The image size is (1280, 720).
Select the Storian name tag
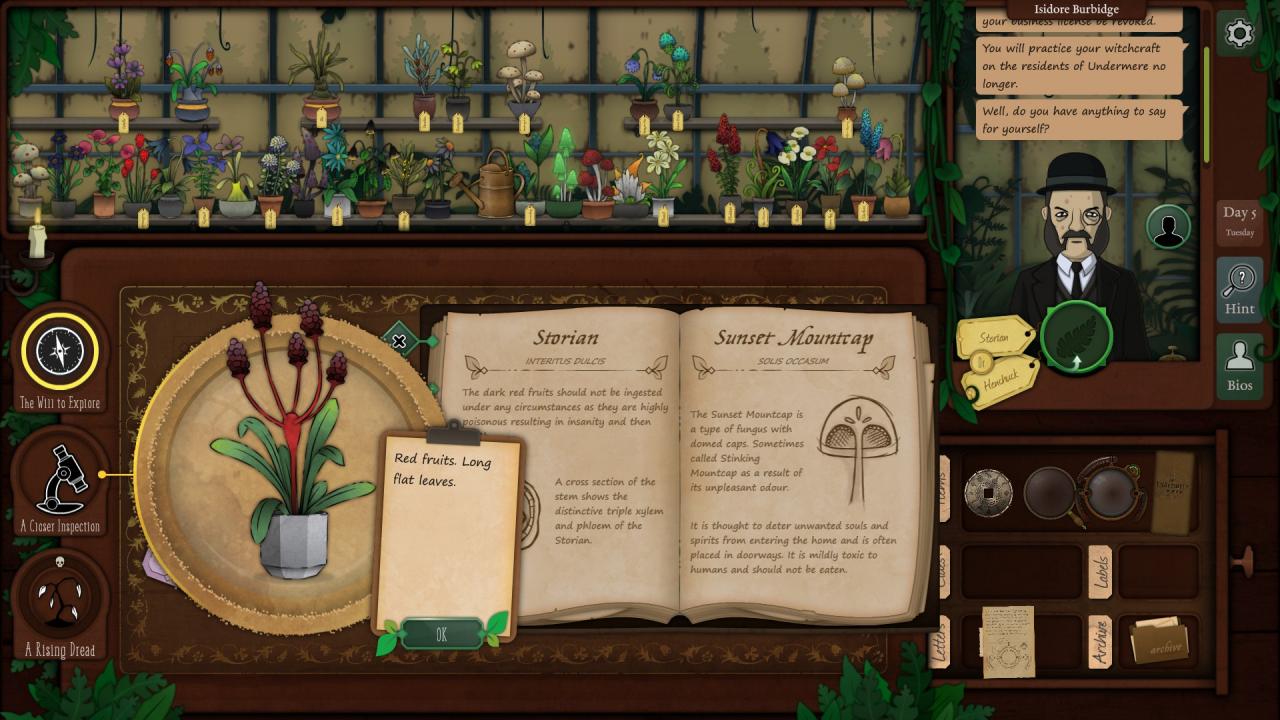(994, 338)
